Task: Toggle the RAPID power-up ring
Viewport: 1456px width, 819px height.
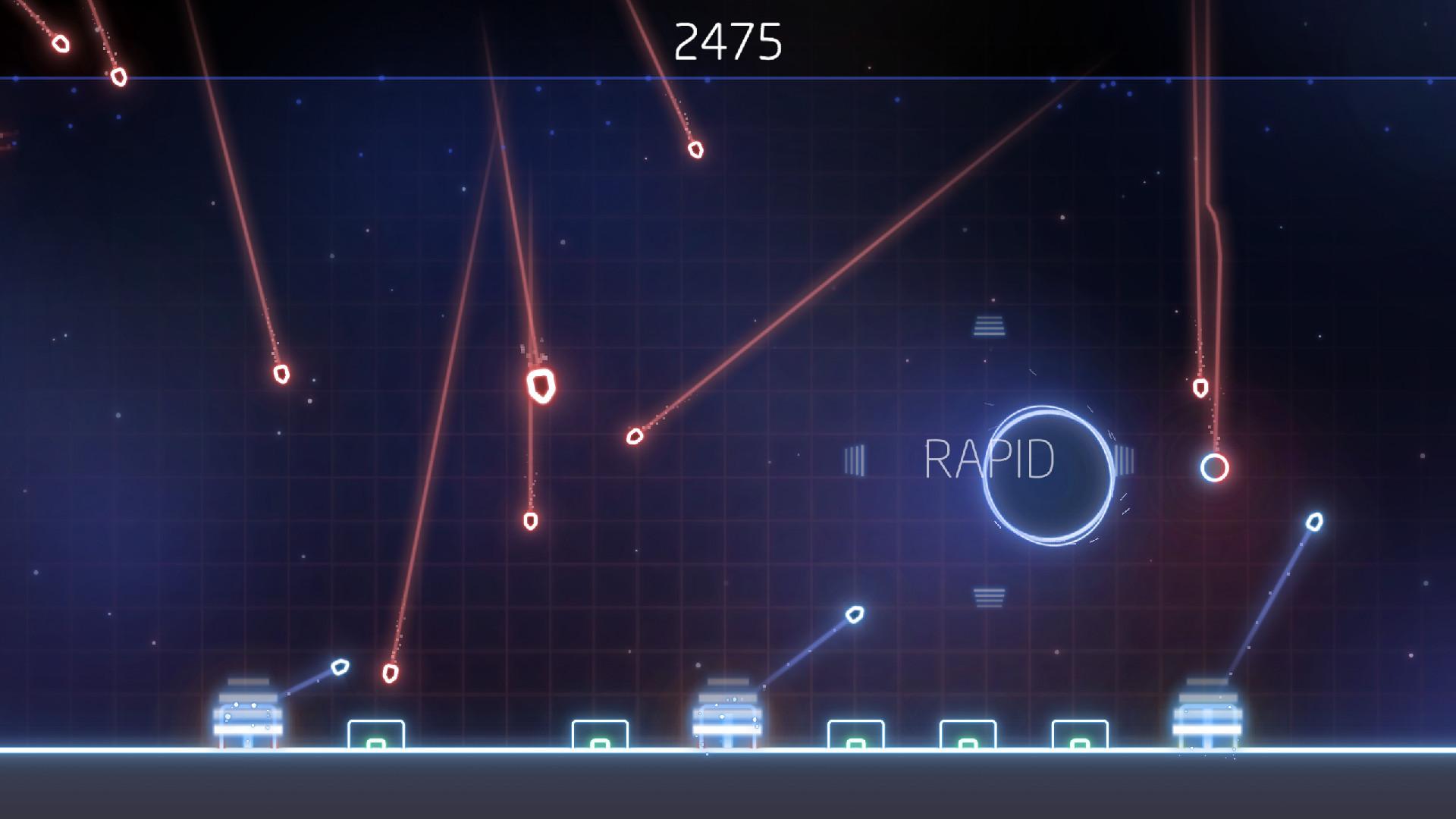Action: point(1050,474)
